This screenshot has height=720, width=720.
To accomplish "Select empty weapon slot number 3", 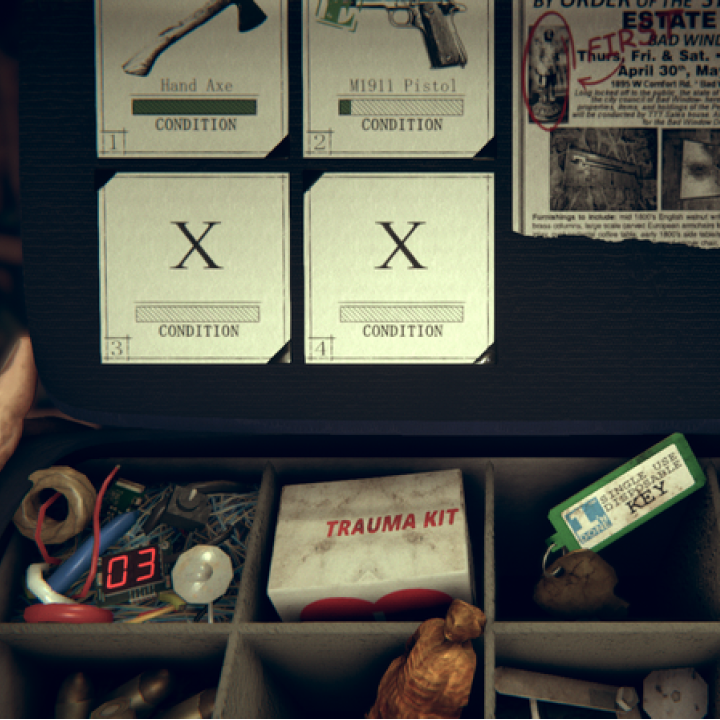I will (195, 266).
